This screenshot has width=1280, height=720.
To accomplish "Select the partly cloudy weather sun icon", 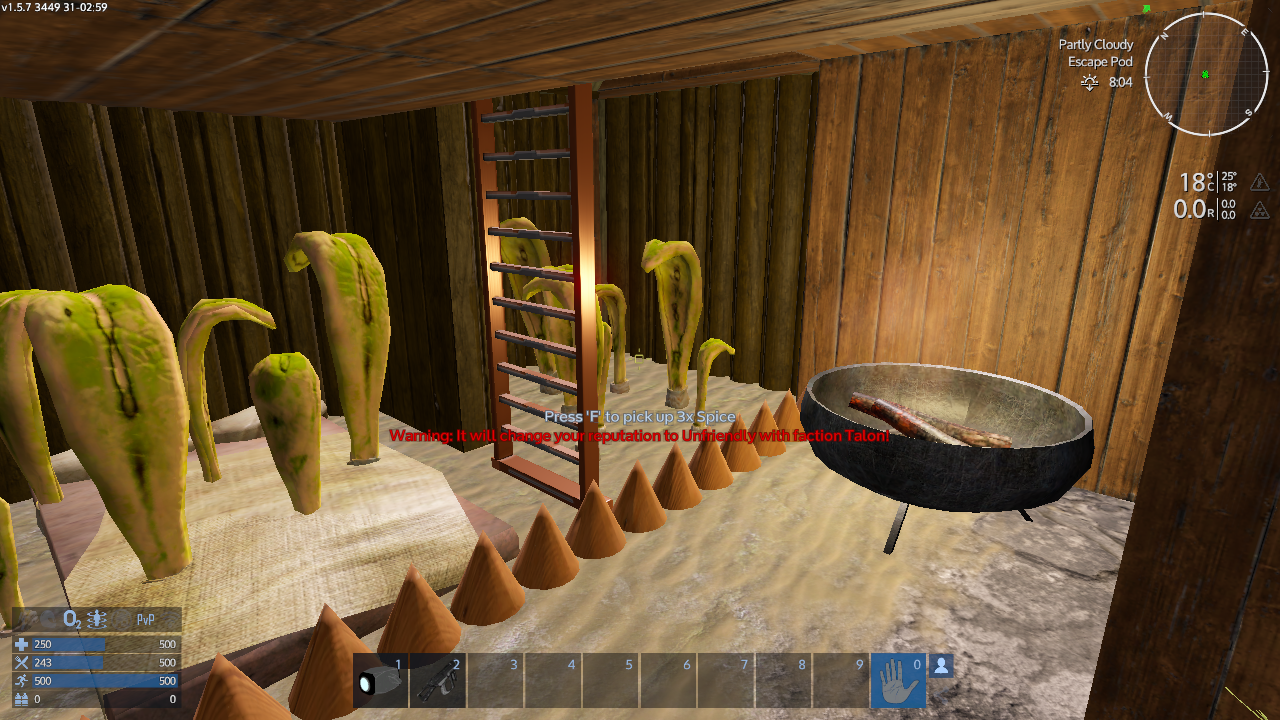I will pyautogui.click(x=1090, y=83).
